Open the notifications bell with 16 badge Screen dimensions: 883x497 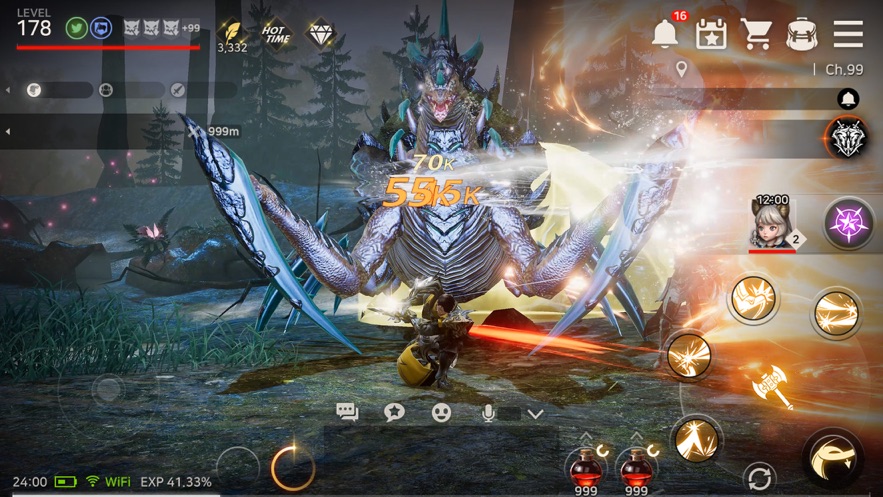[x=665, y=33]
